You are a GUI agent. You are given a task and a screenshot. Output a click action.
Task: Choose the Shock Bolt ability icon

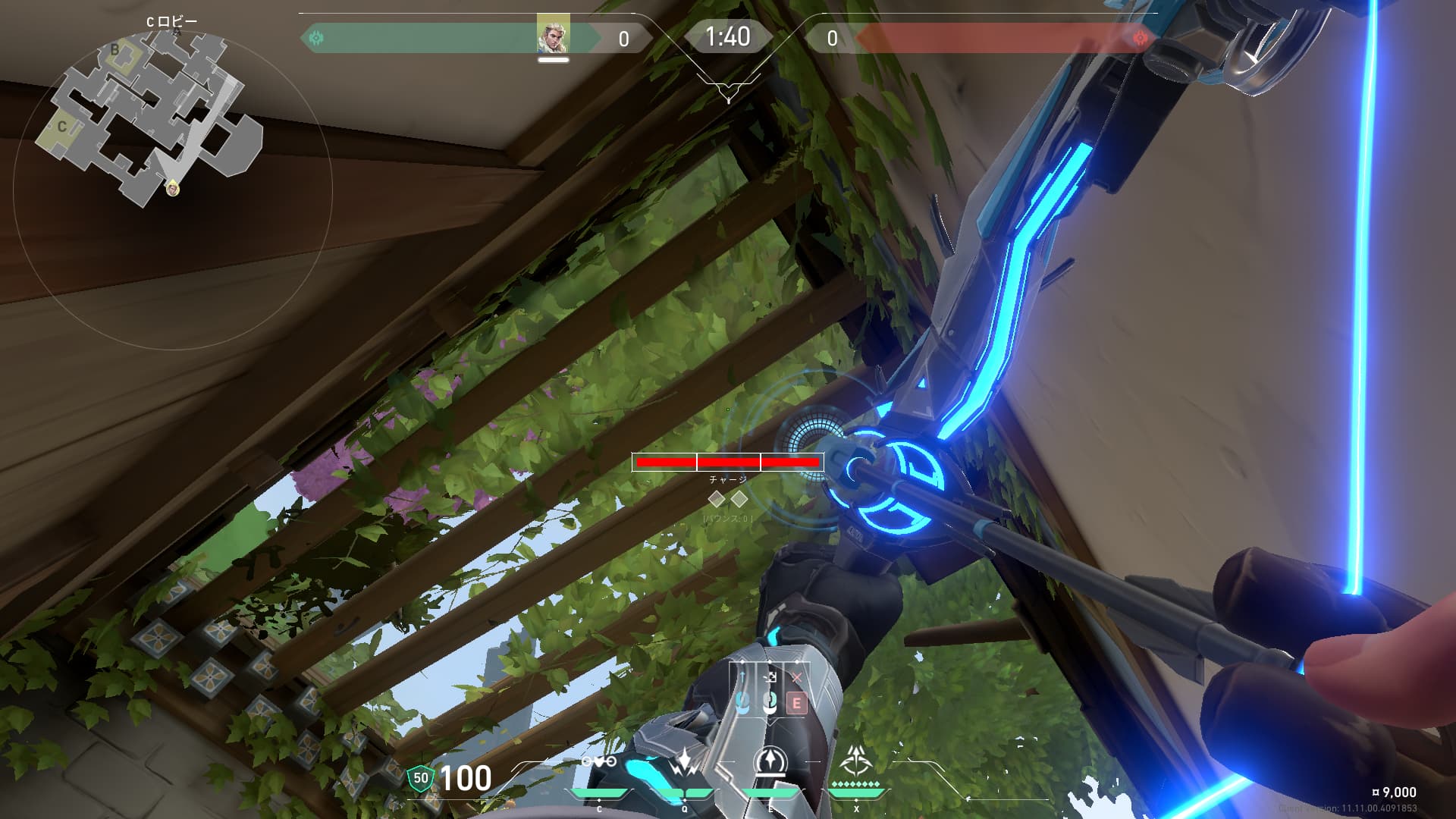[x=684, y=762]
